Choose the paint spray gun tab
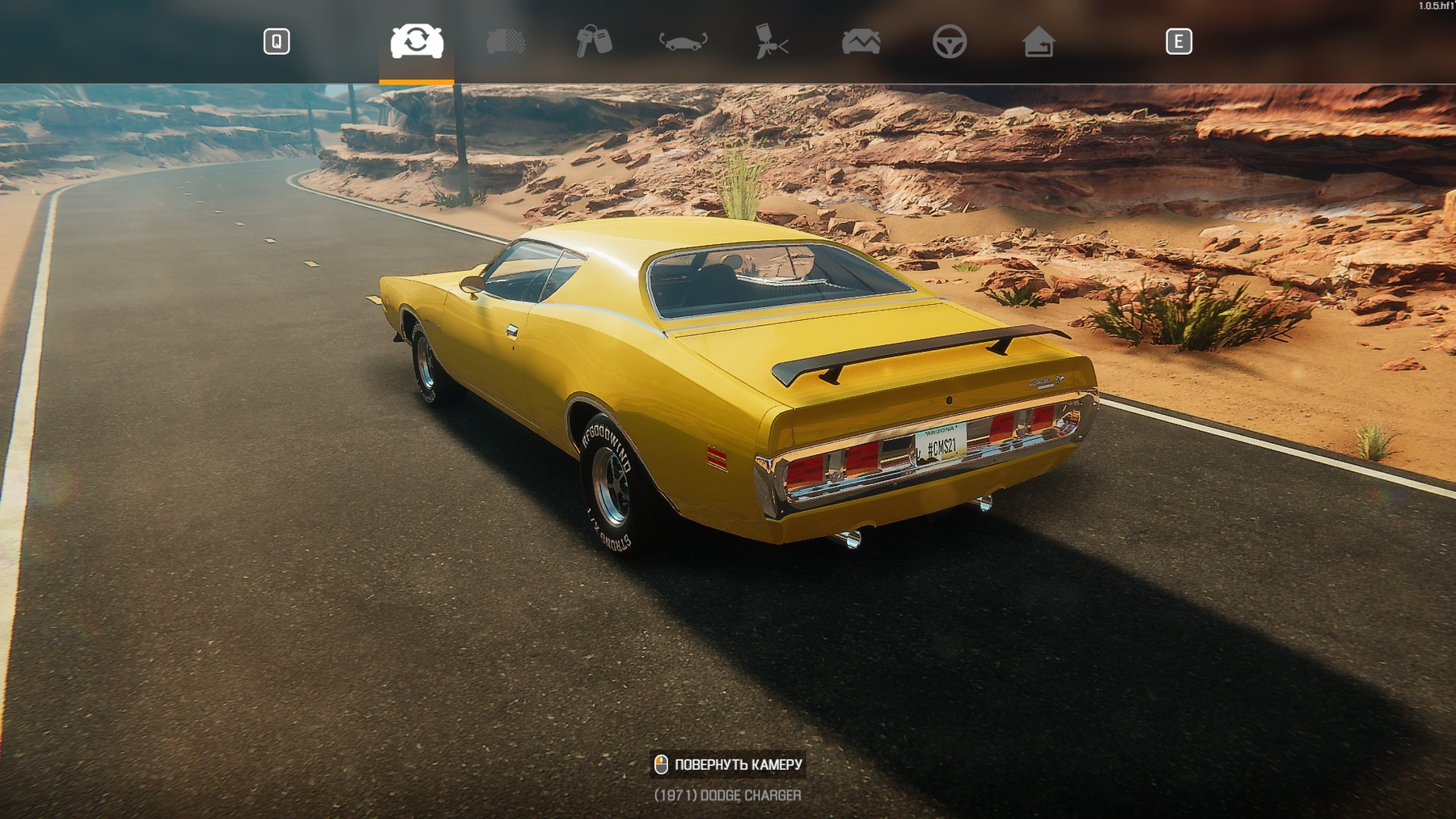 pyautogui.click(x=771, y=41)
